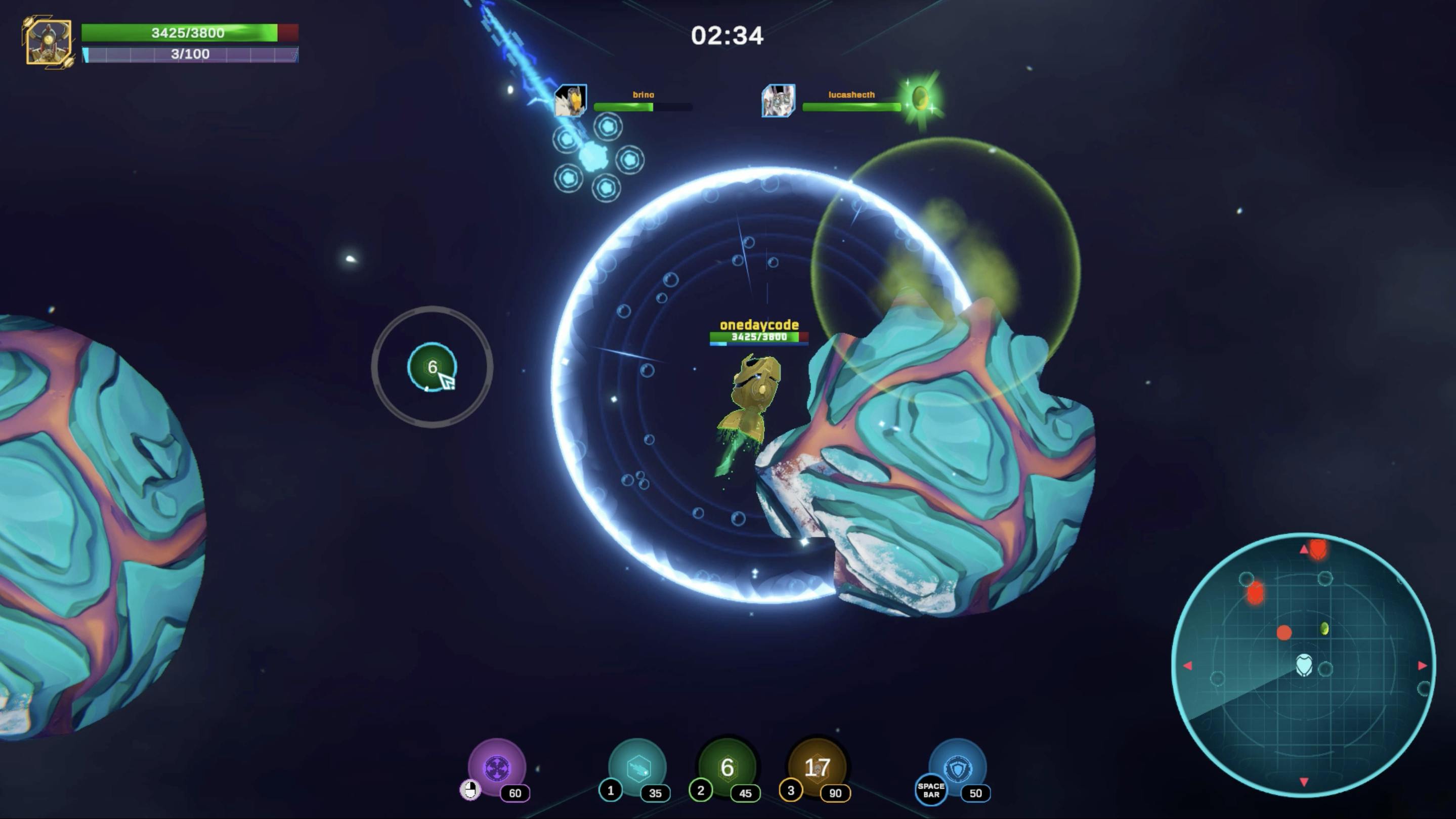This screenshot has width=1456, height=819.
Task: Select lucashecth's player portrait
Action: [778, 101]
